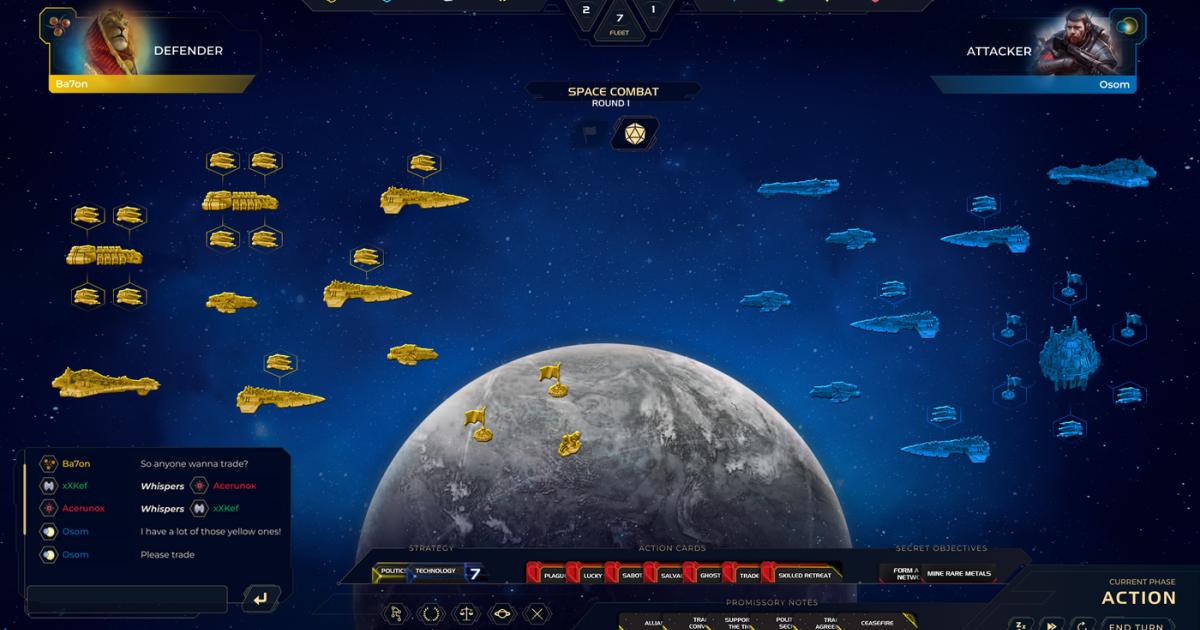Image resolution: width=1200 pixels, height=630 pixels.
Task: Open the scales icon in the bottom toolbar
Action: 465,613
